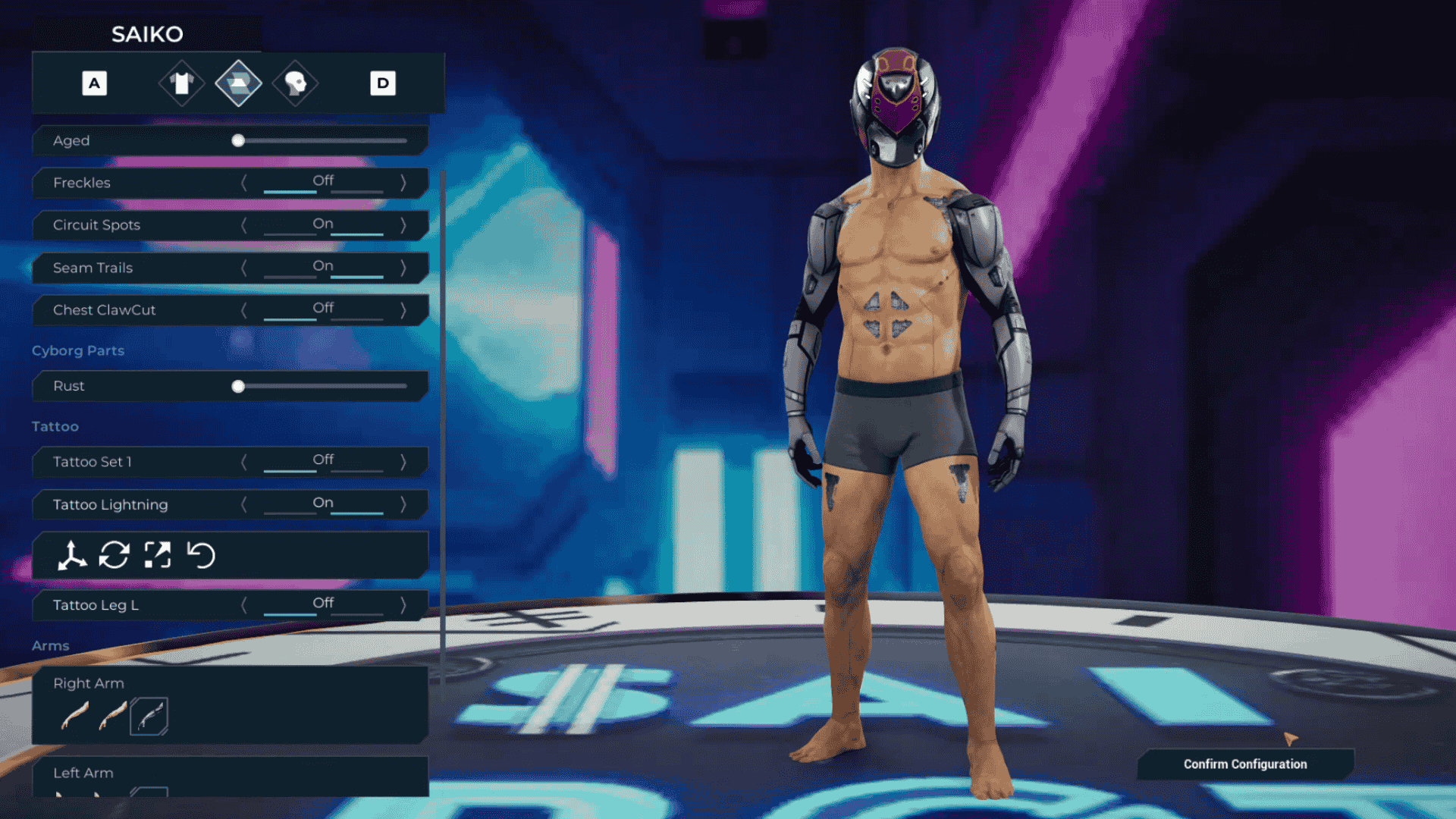Cycle Tattoo Set 1 forward with right arrow
This screenshot has width=1456, height=819.
[x=403, y=462]
